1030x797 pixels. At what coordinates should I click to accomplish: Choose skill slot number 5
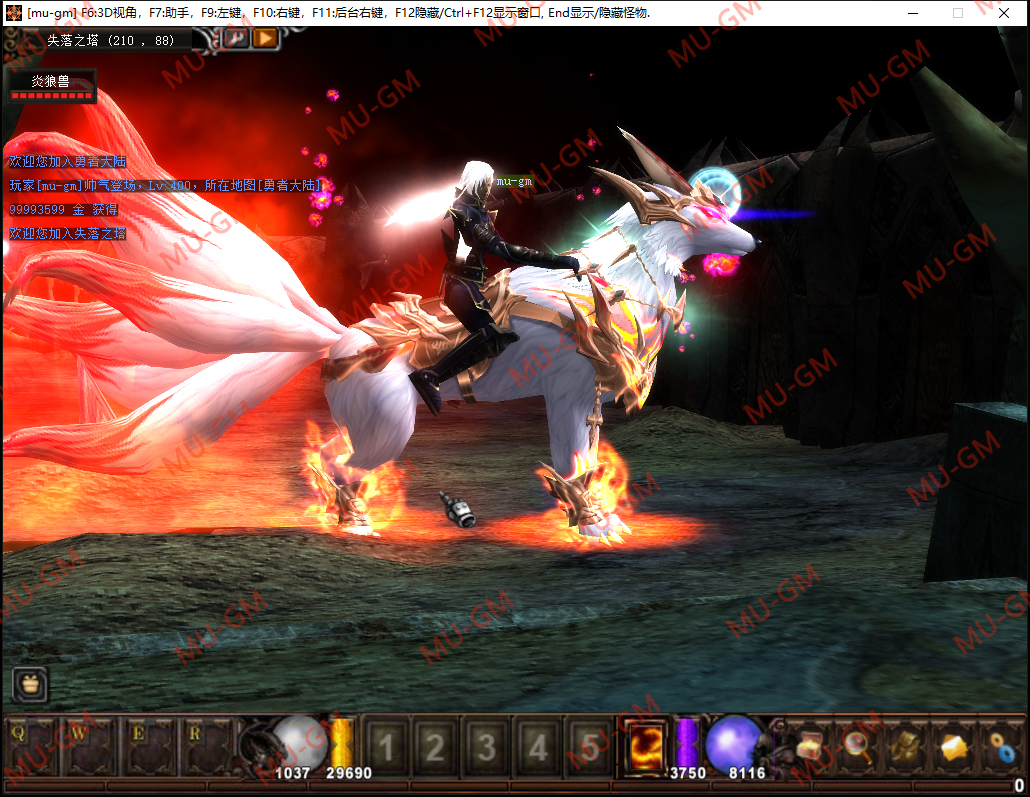click(x=590, y=747)
